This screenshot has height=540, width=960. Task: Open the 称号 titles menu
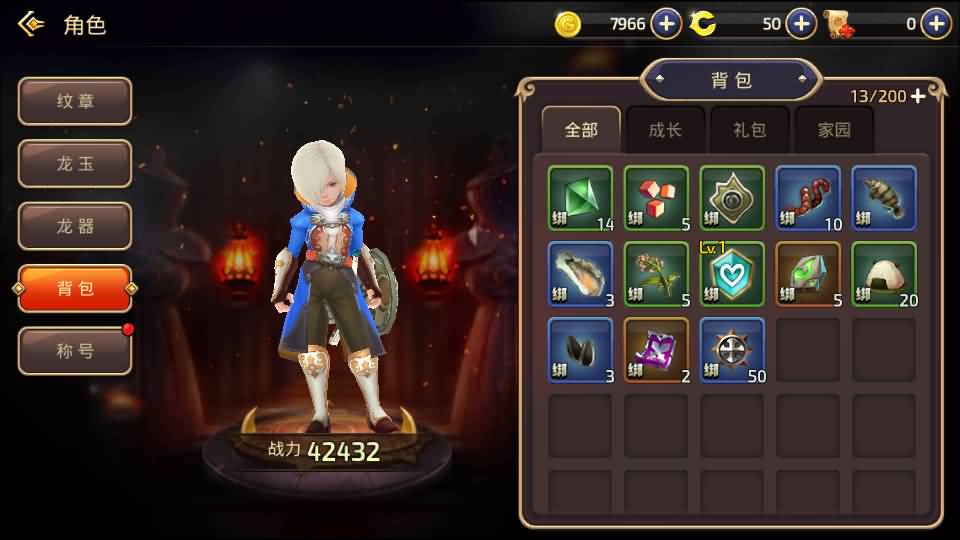(75, 351)
